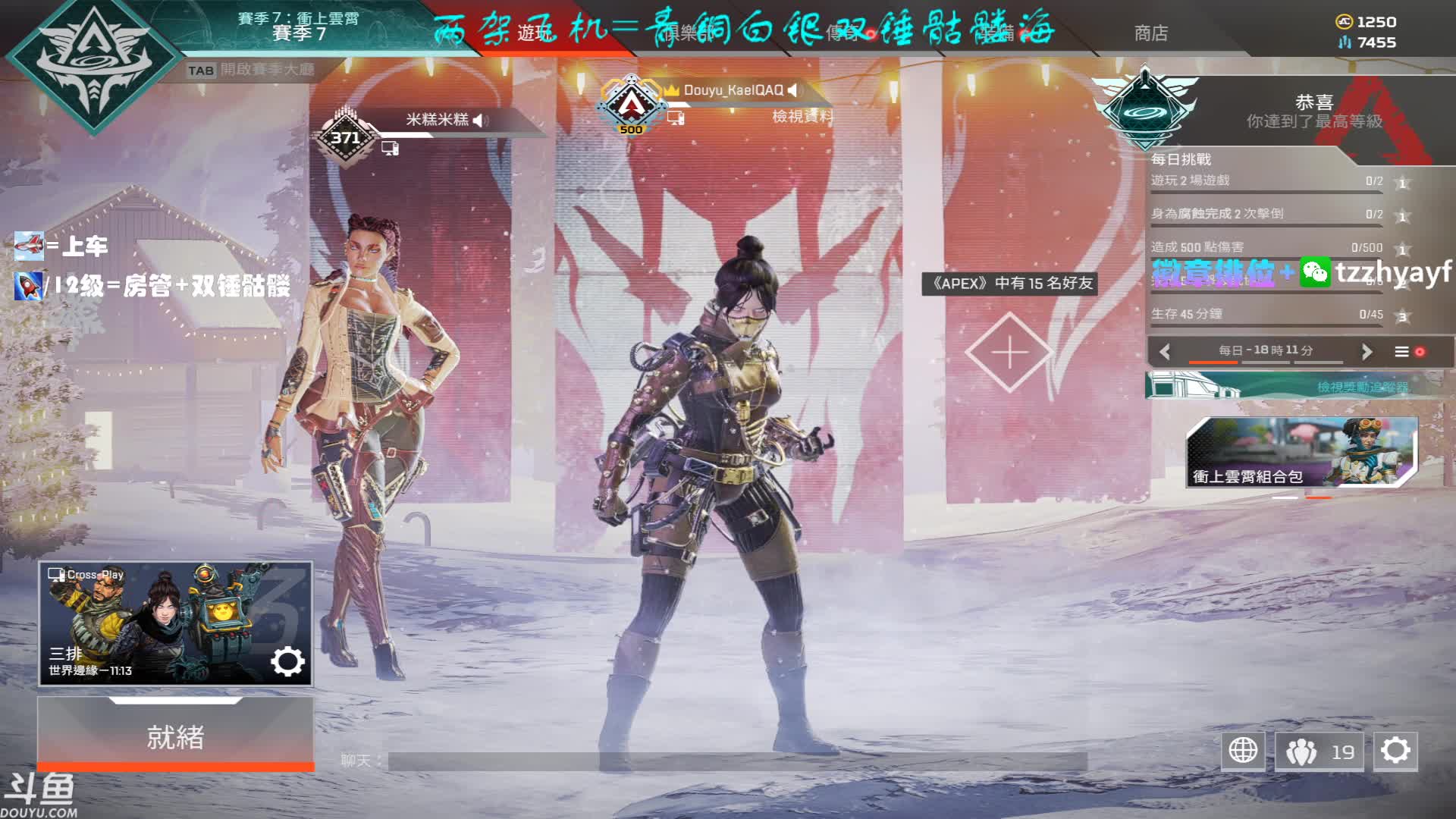Show the next daily challenges page
Image resolution: width=1456 pixels, height=819 pixels.
pyautogui.click(x=1367, y=352)
